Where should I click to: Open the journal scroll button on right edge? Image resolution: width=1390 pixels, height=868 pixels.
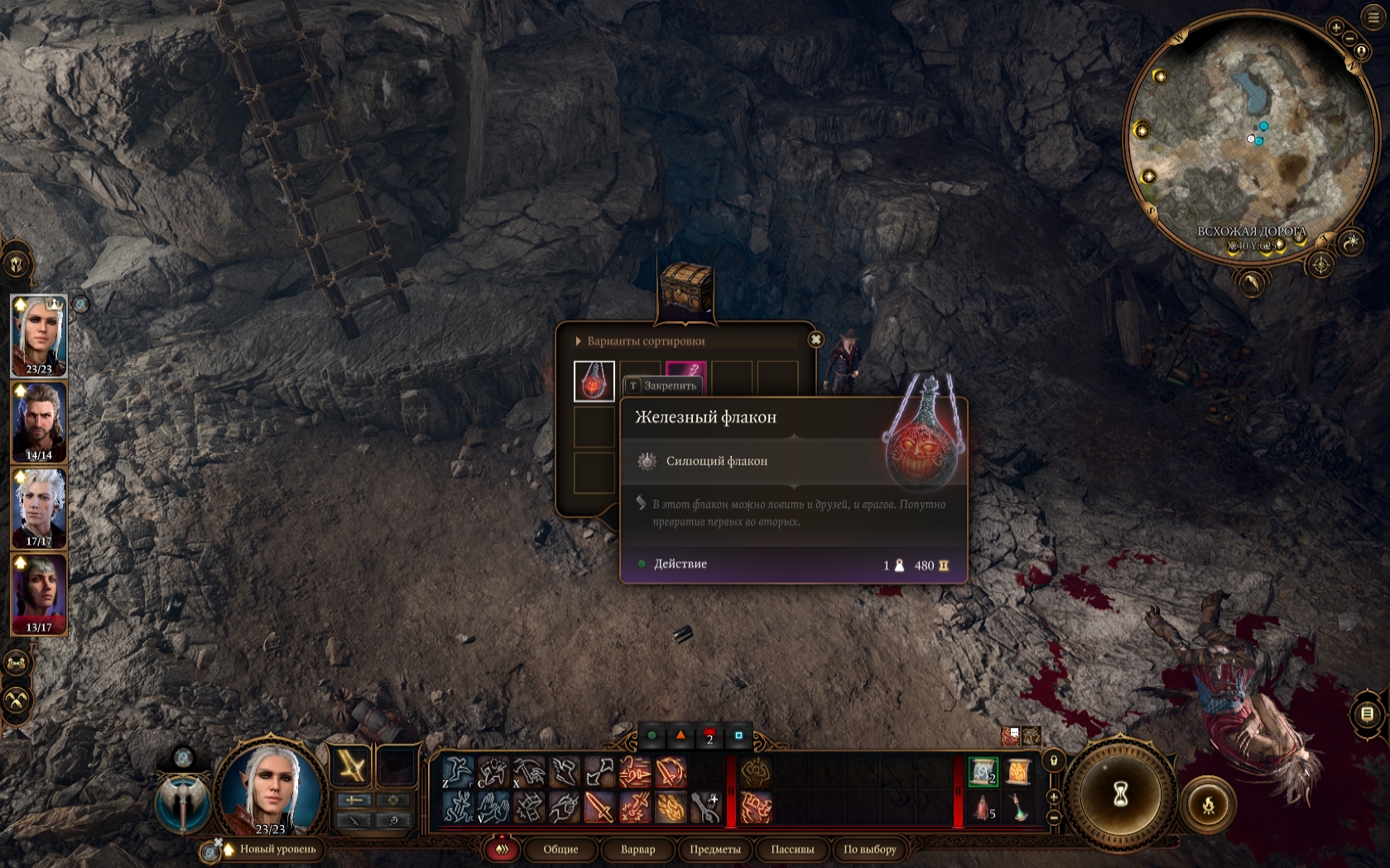(1367, 713)
